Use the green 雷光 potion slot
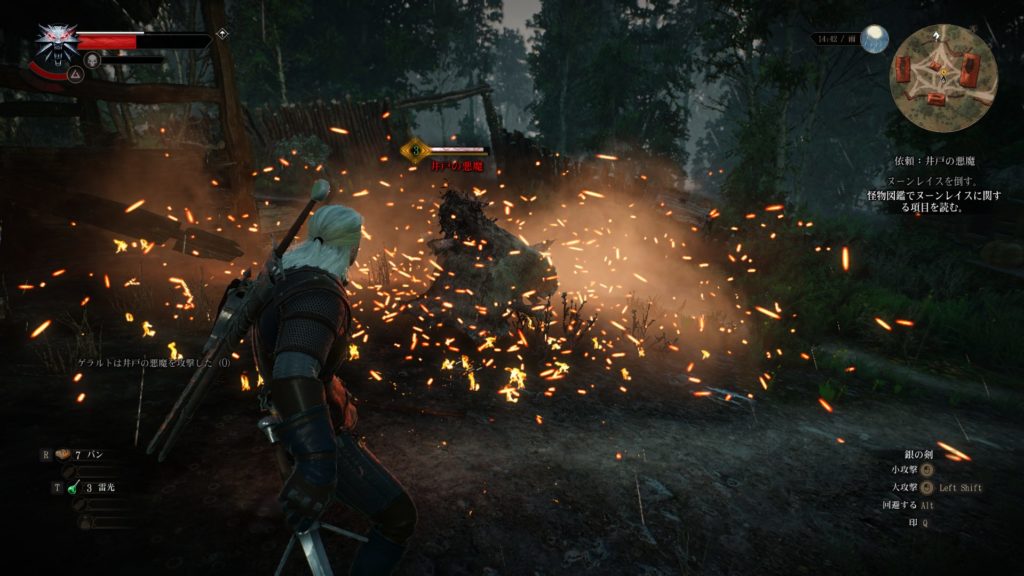 pos(73,488)
